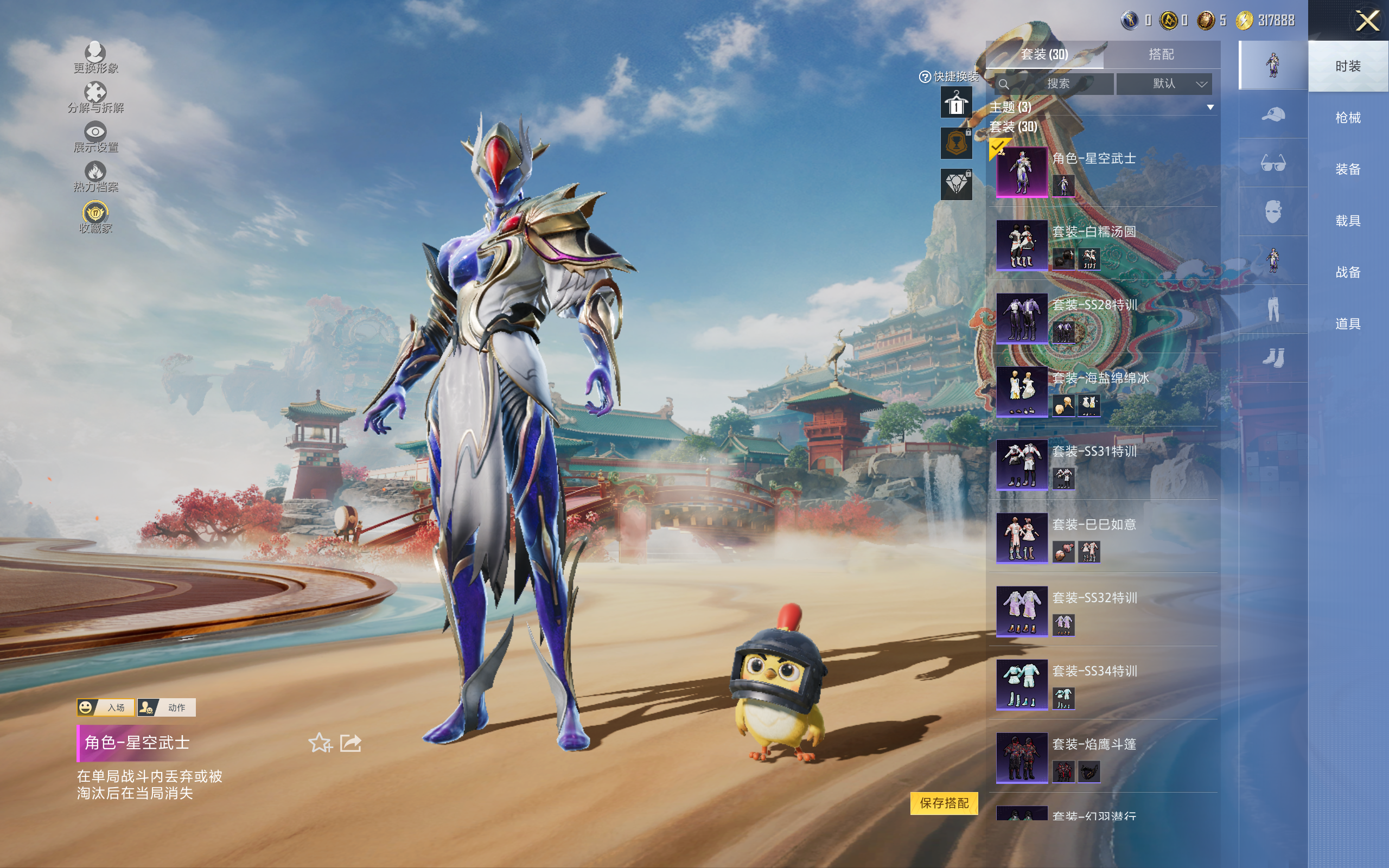Open the 道具 category

(1347, 324)
